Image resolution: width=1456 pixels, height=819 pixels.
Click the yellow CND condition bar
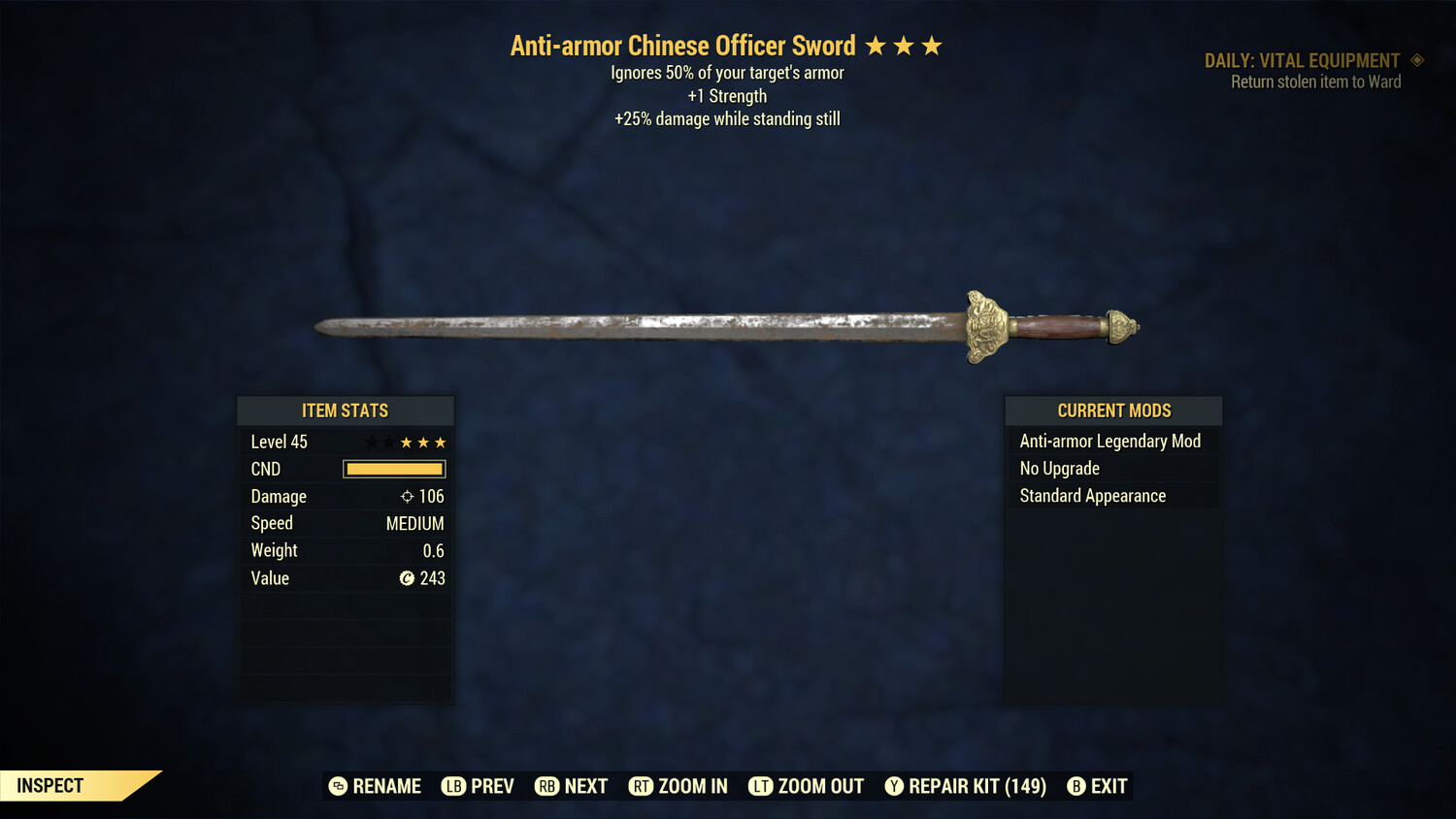[x=393, y=469]
